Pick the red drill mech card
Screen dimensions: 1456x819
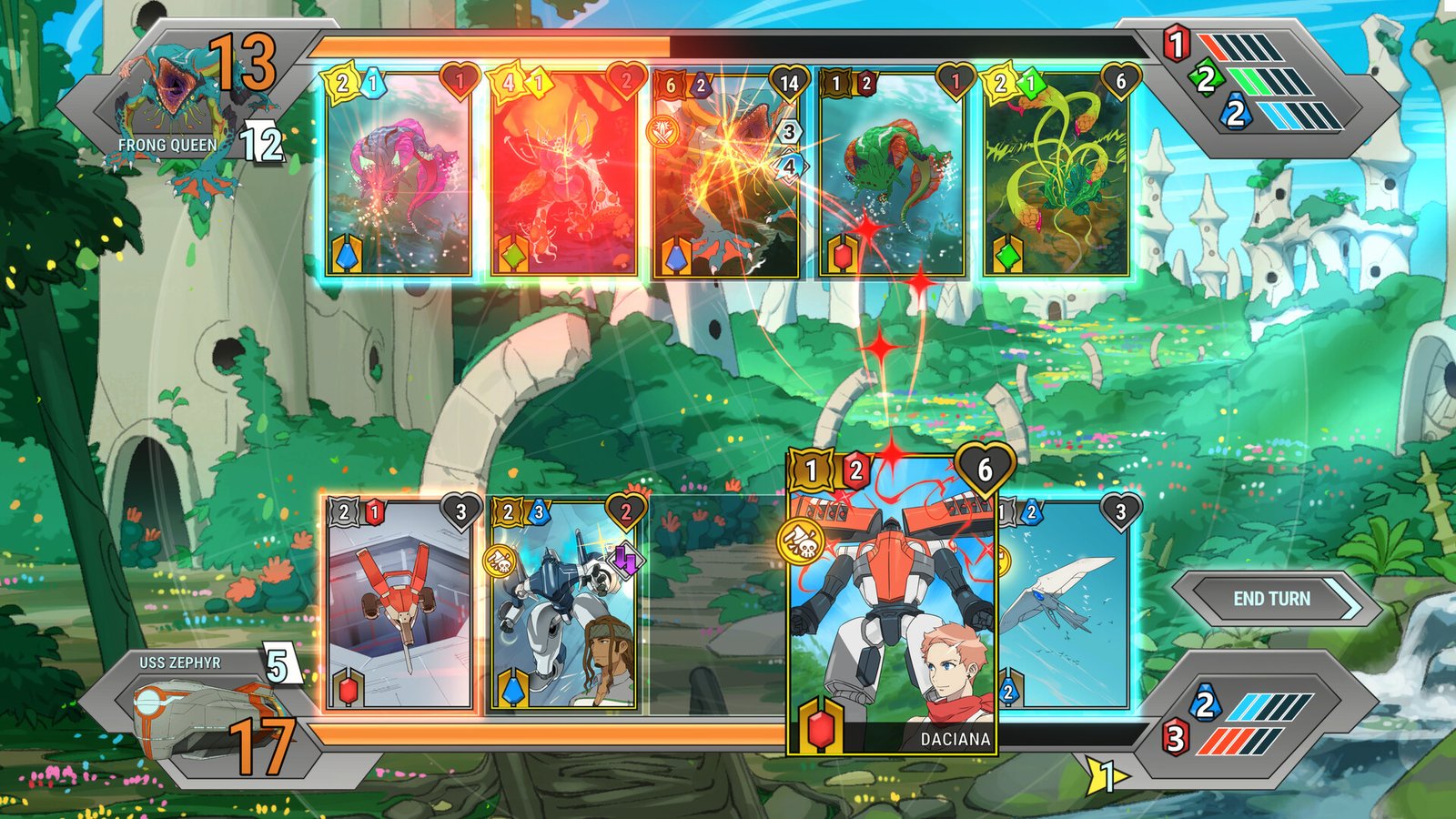pos(399,605)
